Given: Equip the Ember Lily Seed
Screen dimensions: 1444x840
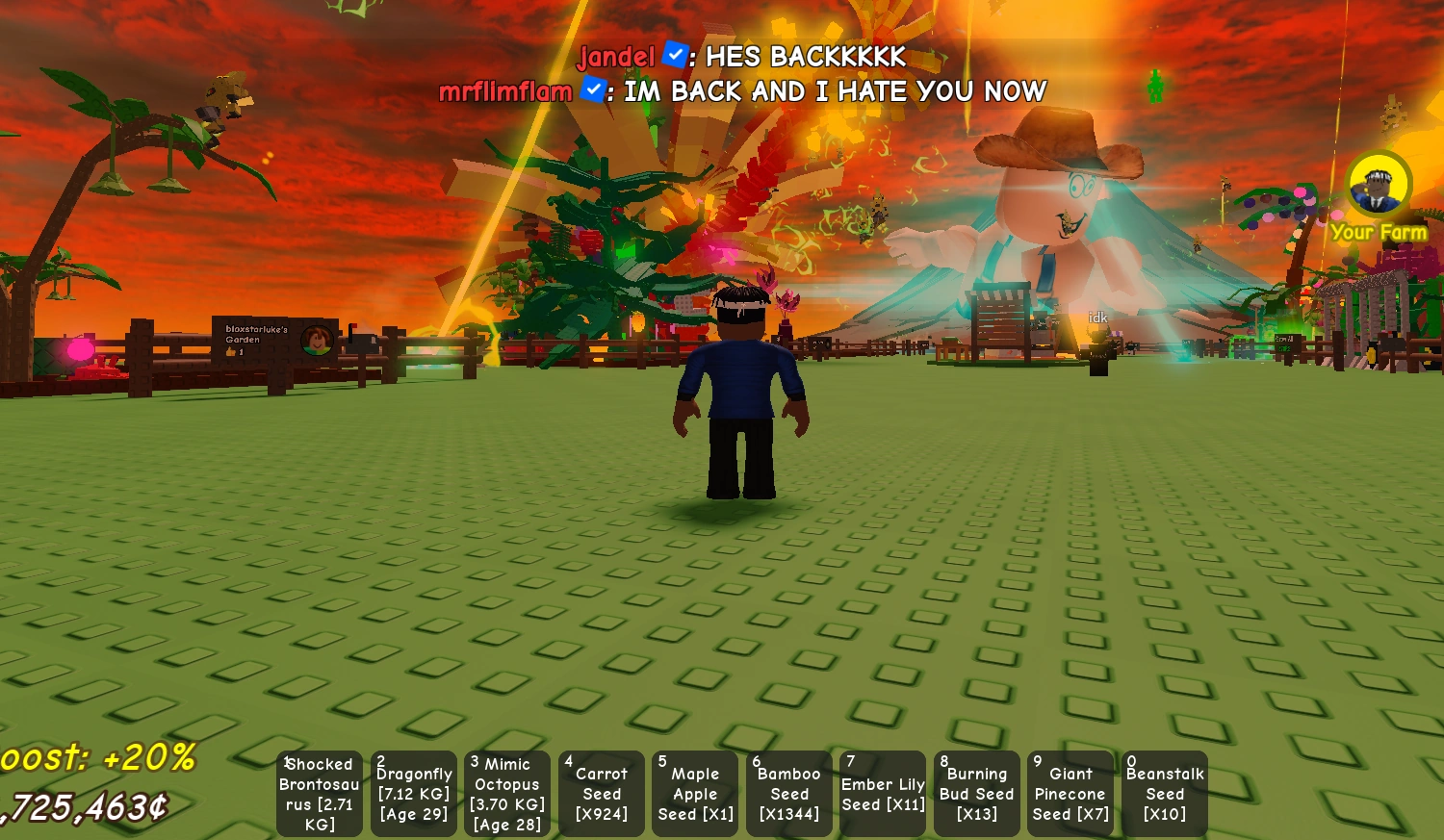Looking at the screenshot, I should point(883,793).
